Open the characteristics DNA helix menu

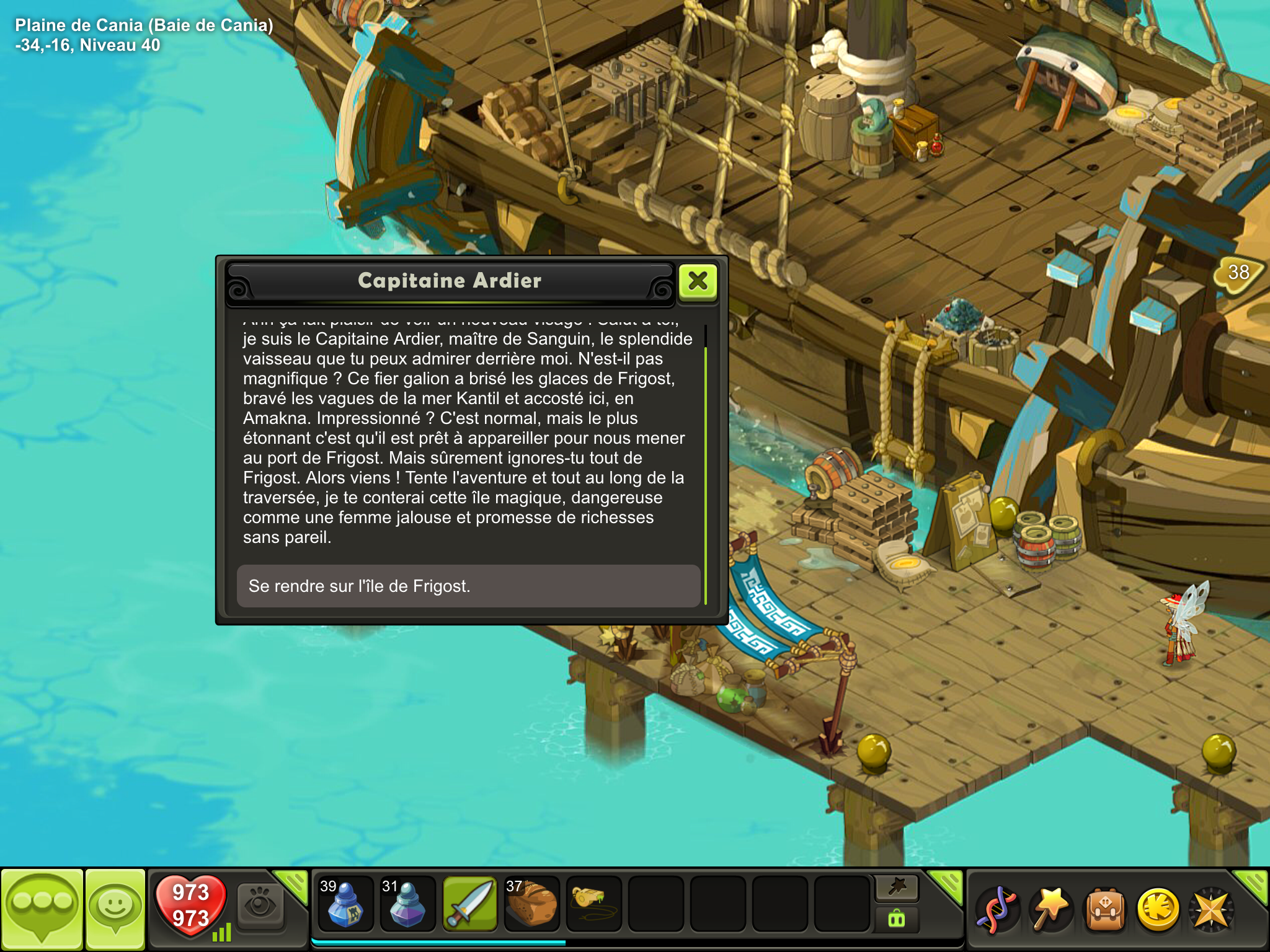(997, 909)
